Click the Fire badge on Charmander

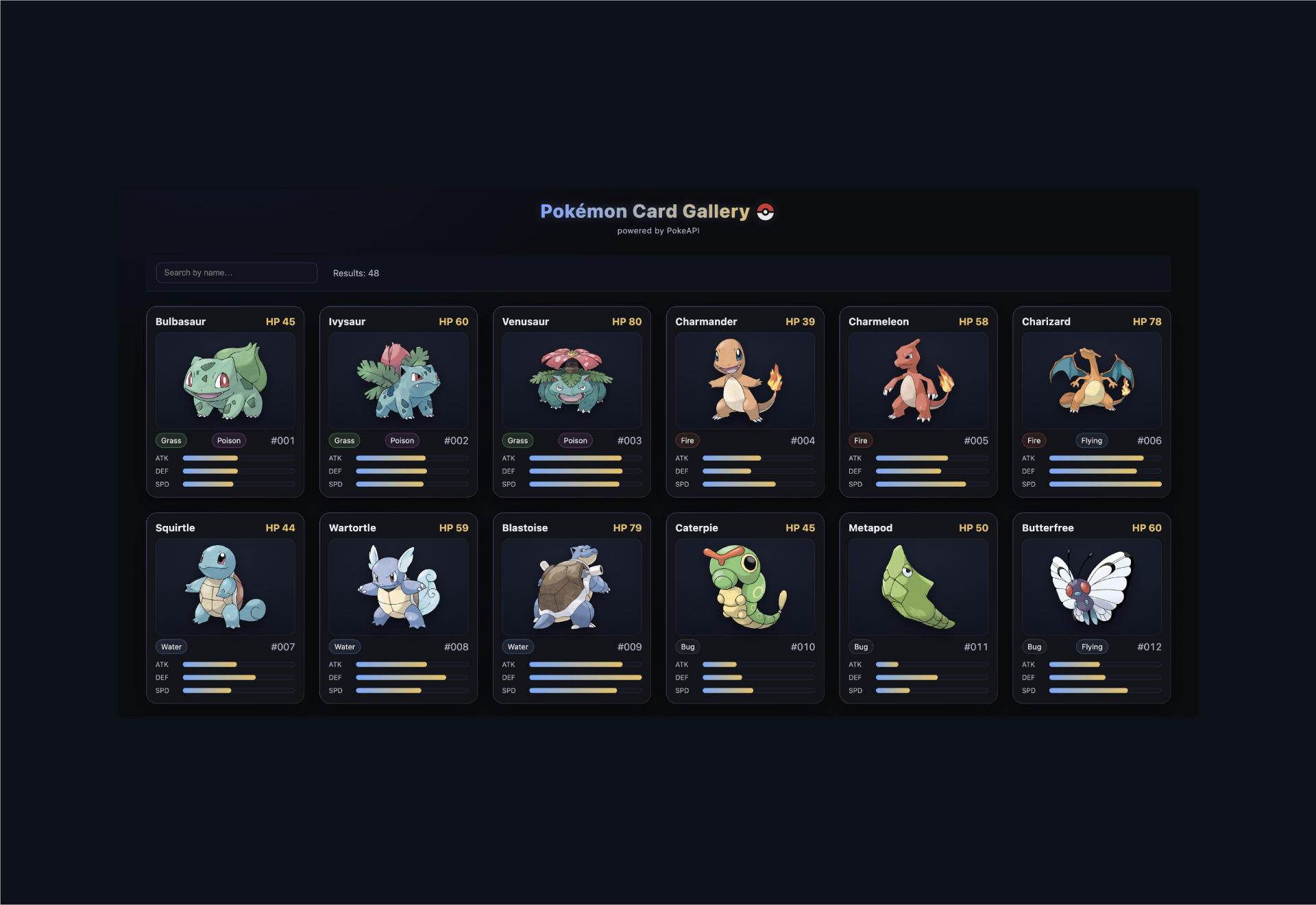click(687, 440)
